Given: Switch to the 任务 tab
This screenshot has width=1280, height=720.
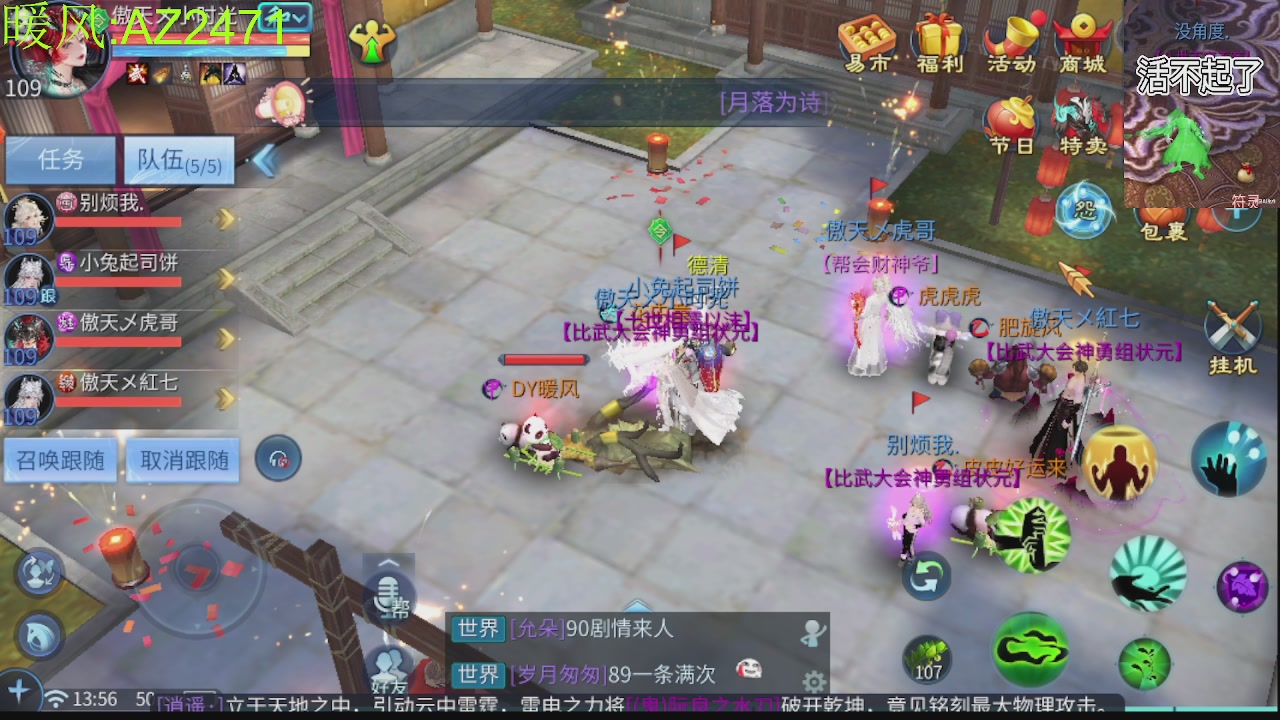Looking at the screenshot, I should coord(60,160).
